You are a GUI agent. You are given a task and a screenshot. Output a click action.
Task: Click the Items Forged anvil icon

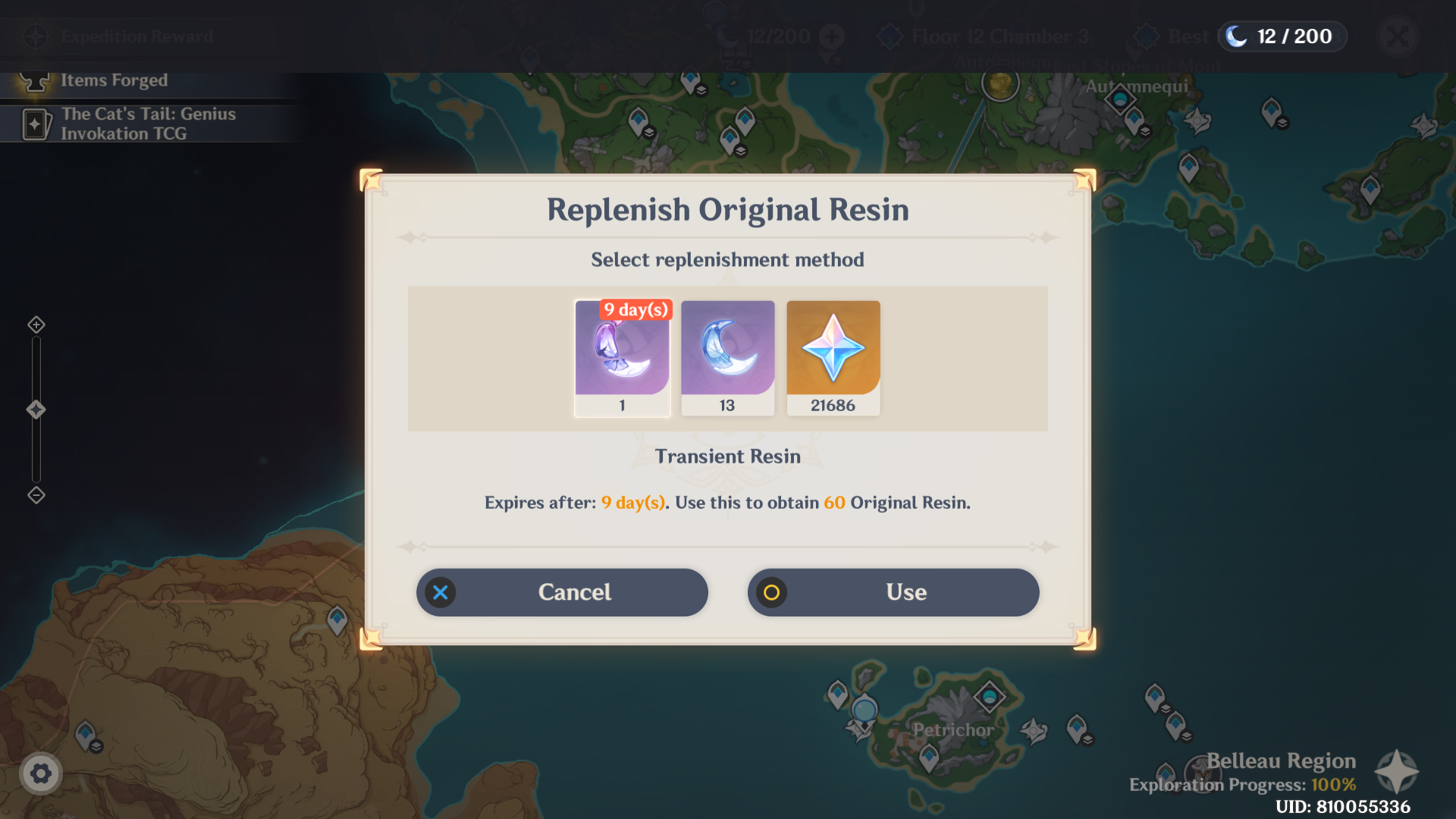click(33, 80)
